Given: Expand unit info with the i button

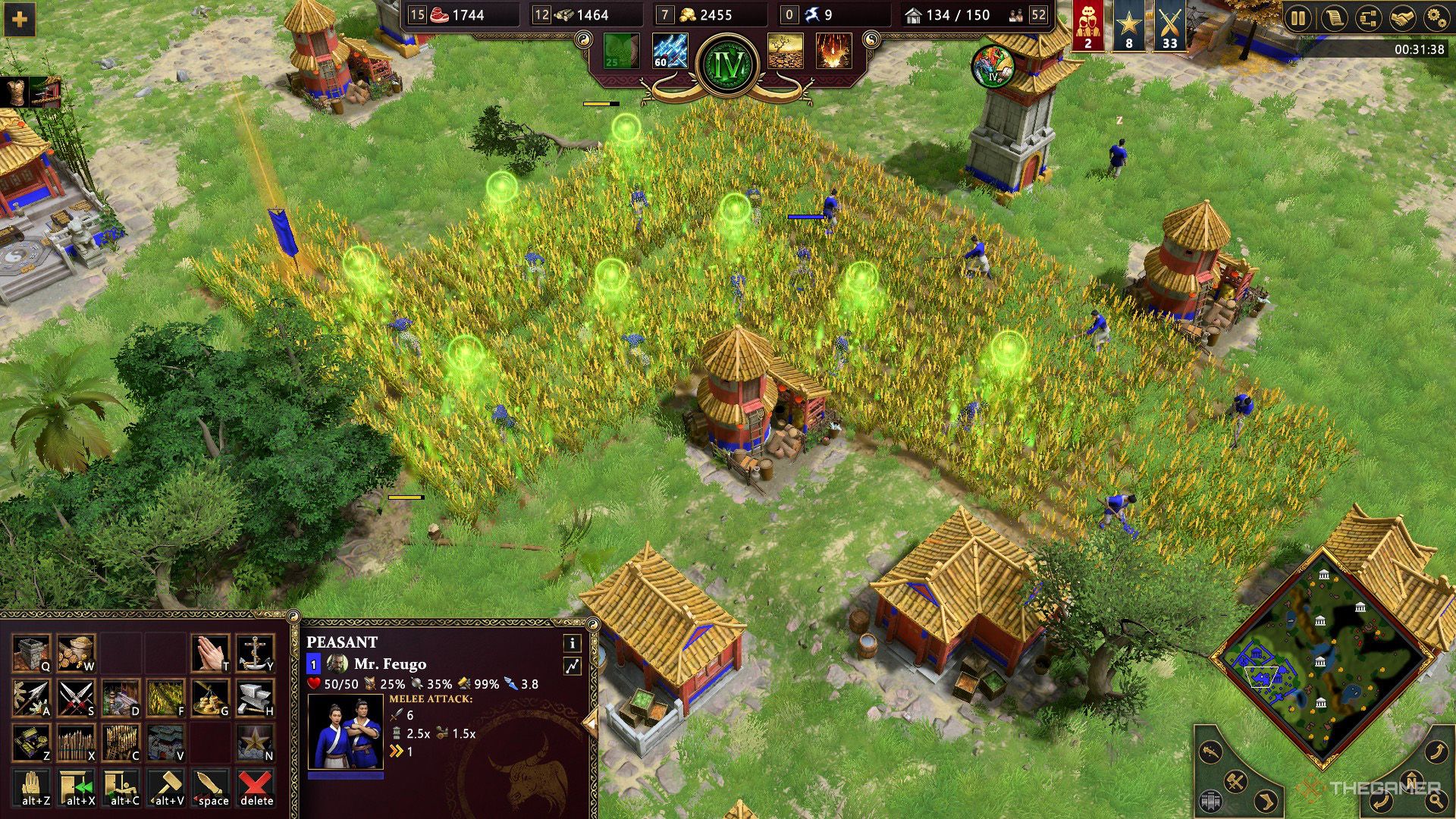Looking at the screenshot, I should [573, 645].
